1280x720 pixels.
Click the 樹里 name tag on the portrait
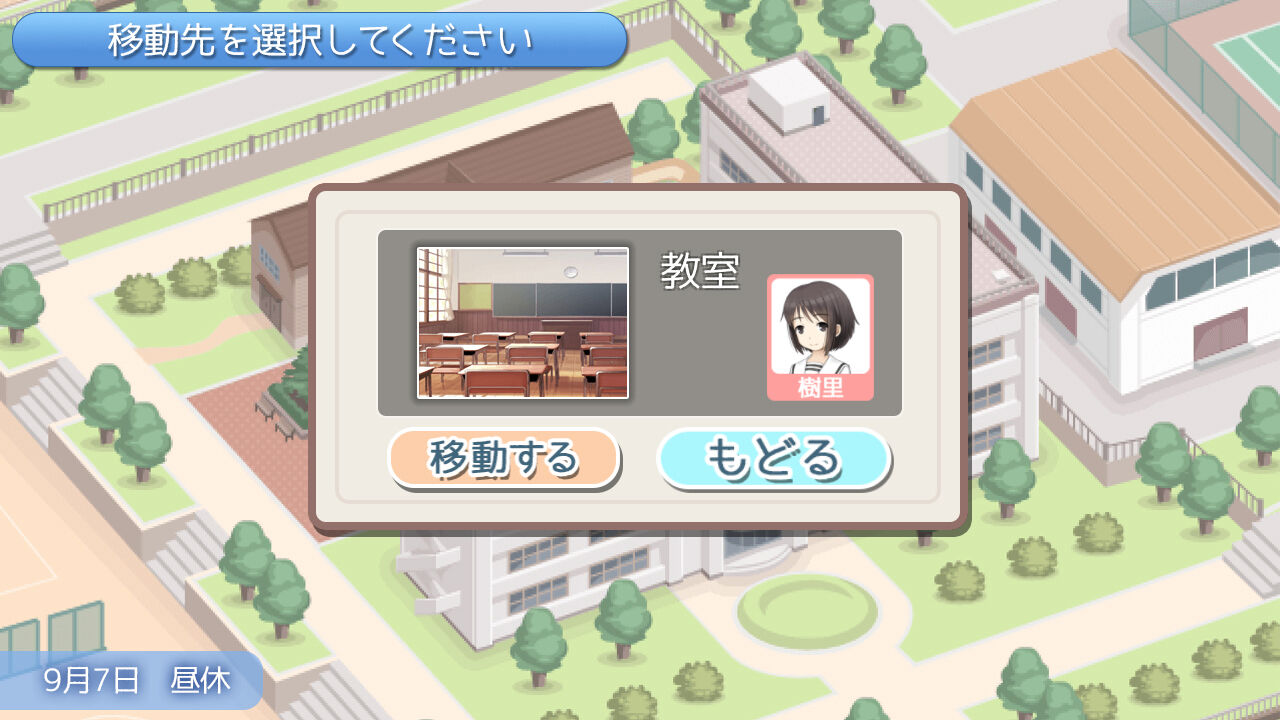[x=820, y=389]
